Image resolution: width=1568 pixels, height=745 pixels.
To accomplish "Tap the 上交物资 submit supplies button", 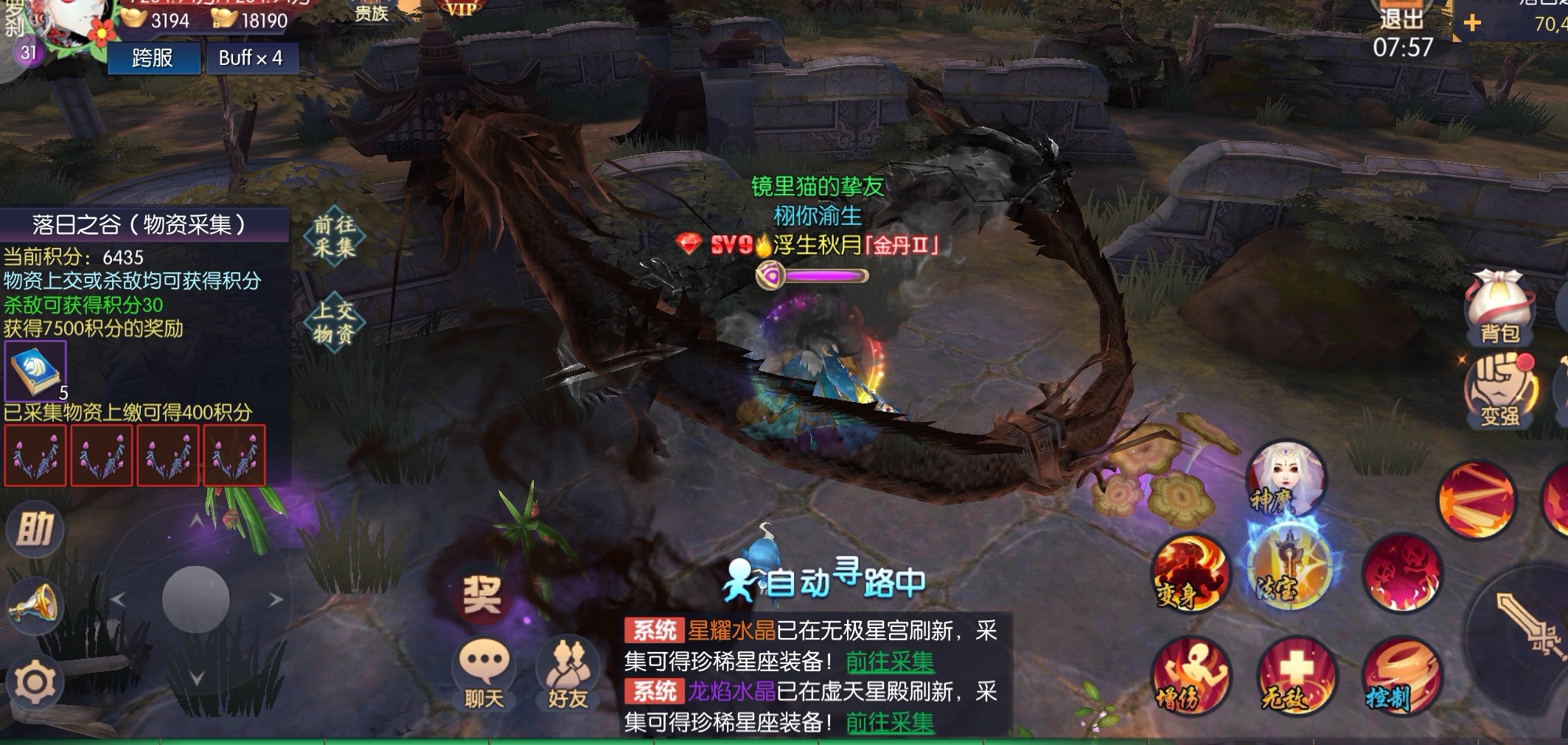I will [334, 322].
